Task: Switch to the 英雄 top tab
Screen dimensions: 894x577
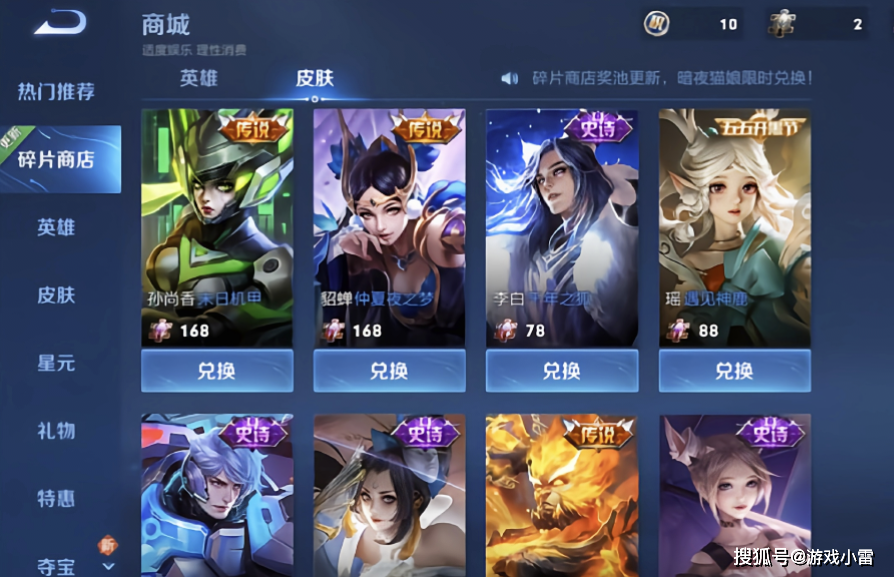Action: coord(199,78)
